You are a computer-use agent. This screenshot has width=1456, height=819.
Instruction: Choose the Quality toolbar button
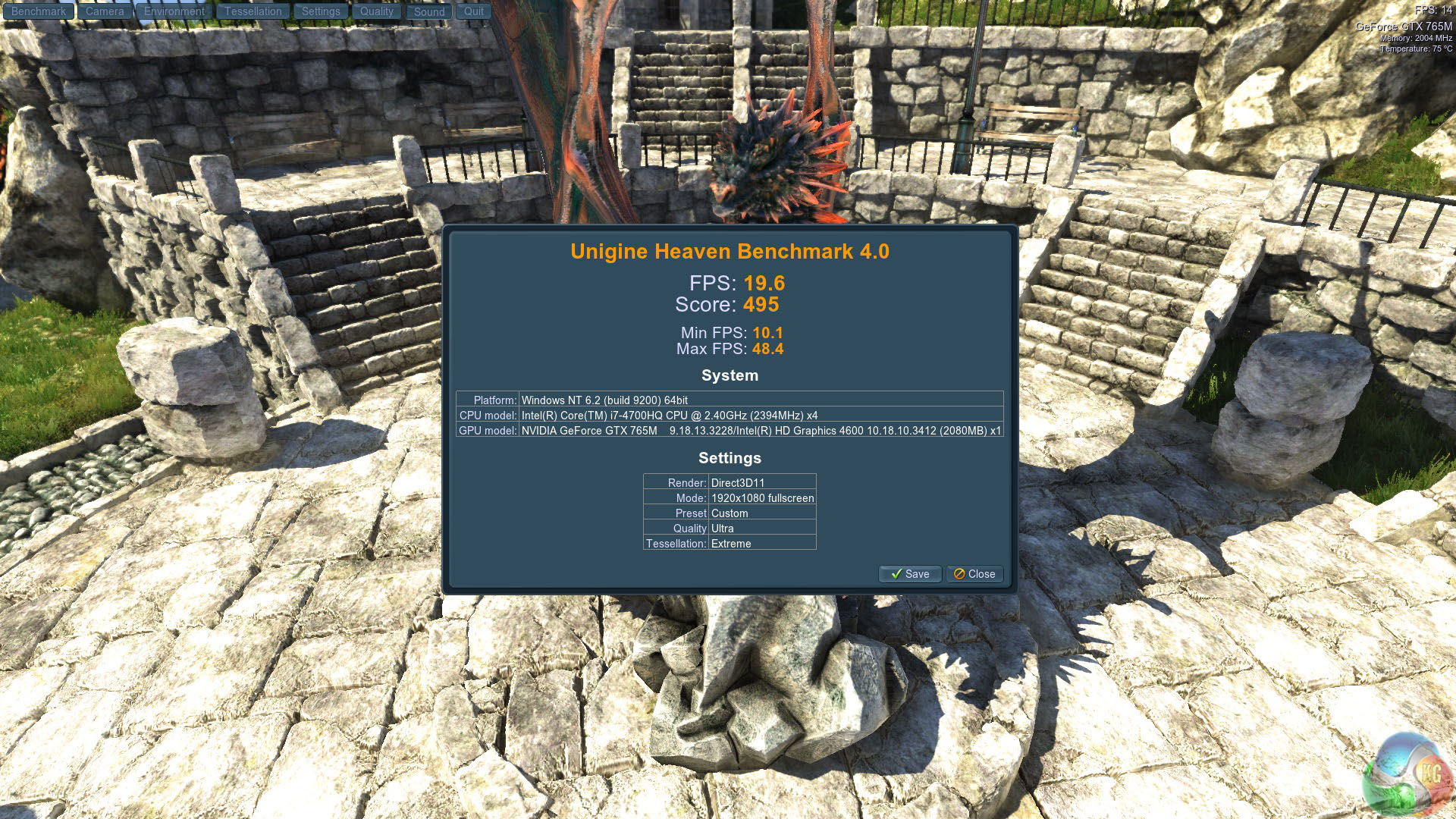click(377, 11)
